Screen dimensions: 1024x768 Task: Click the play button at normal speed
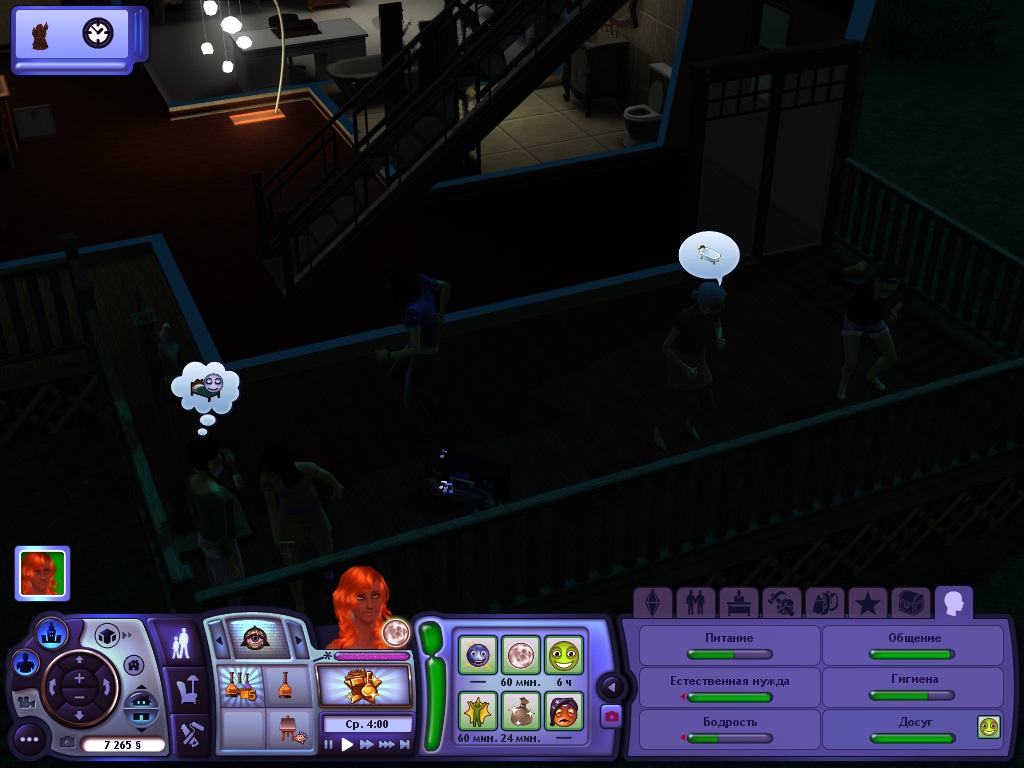(x=347, y=744)
